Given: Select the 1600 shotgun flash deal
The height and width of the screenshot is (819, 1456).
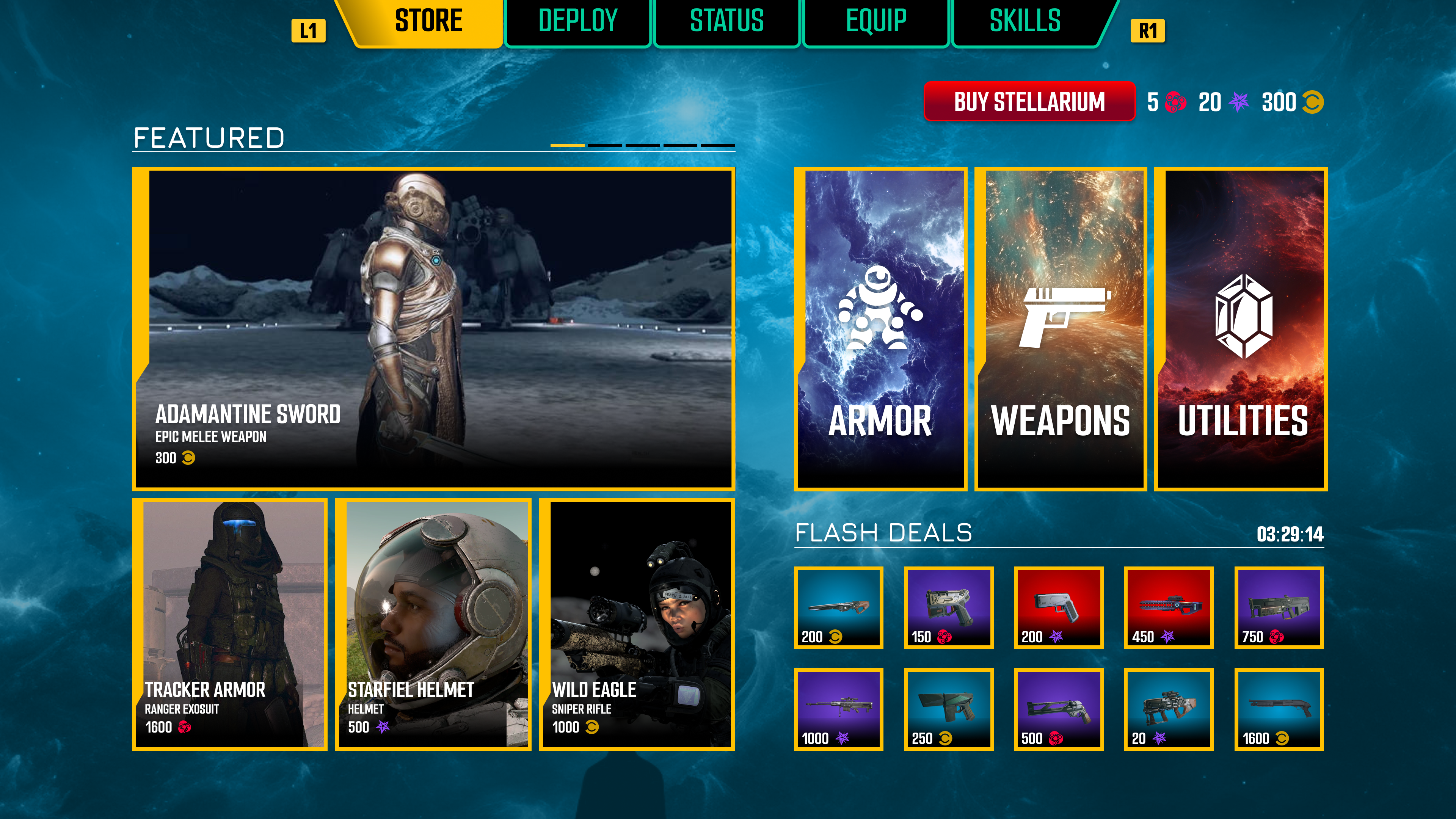Looking at the screenshot, I should point(1279,709).
